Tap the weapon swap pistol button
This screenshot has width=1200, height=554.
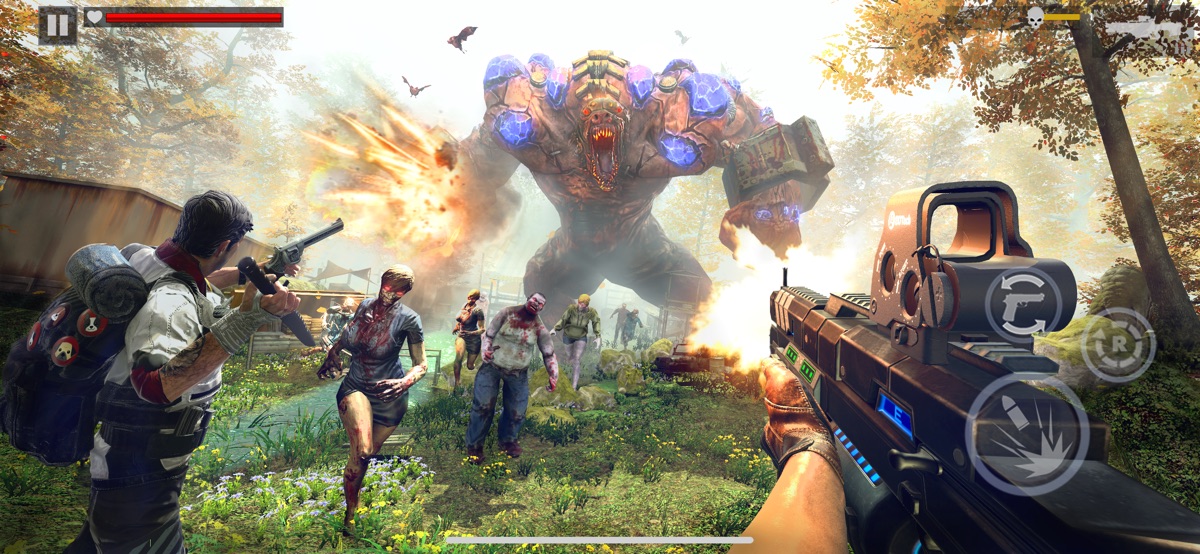[1024, 307]
